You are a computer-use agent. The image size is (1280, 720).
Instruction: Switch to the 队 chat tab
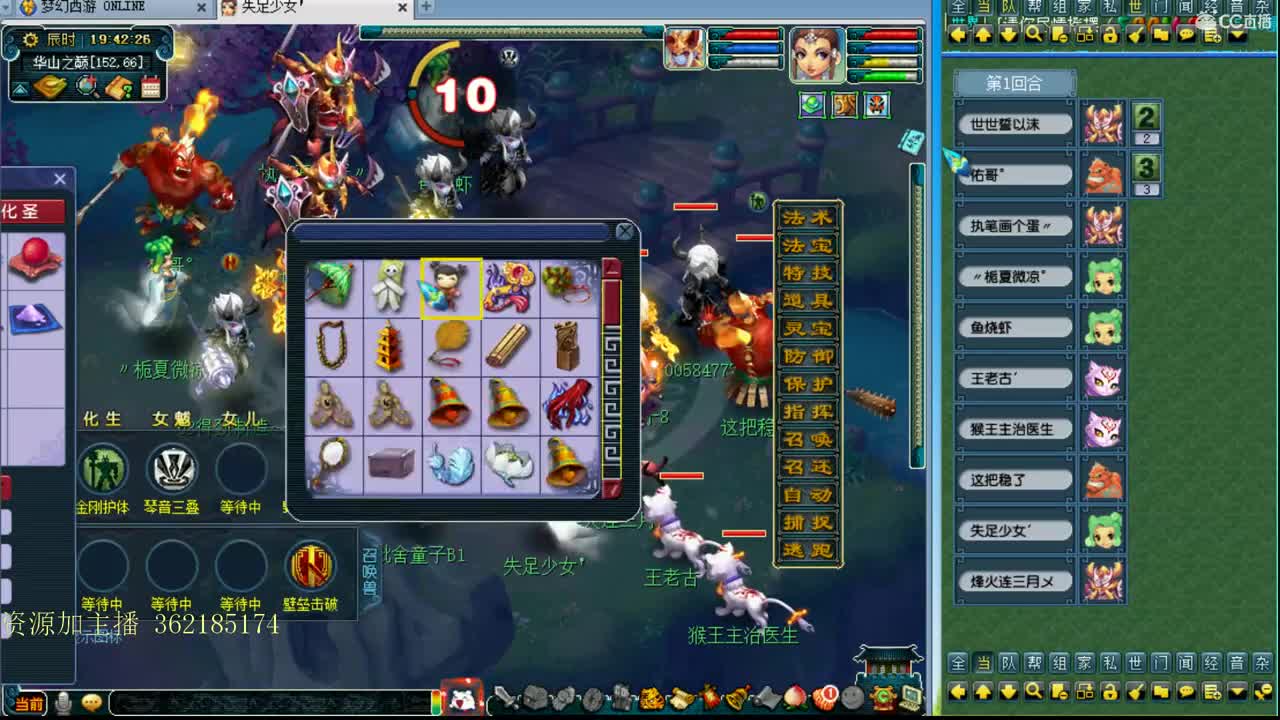coord(1010,662)
